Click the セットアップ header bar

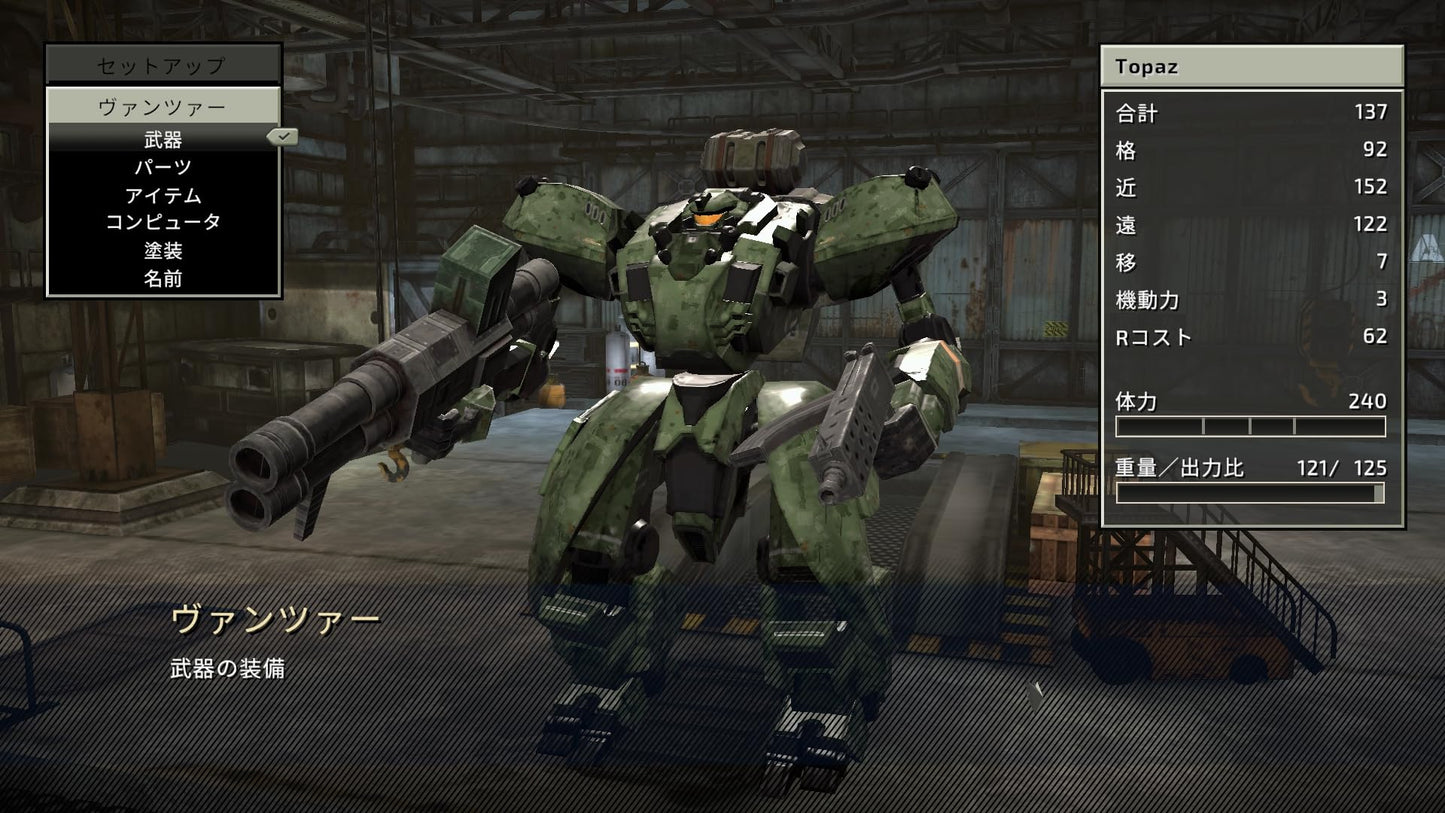(163, 63)
